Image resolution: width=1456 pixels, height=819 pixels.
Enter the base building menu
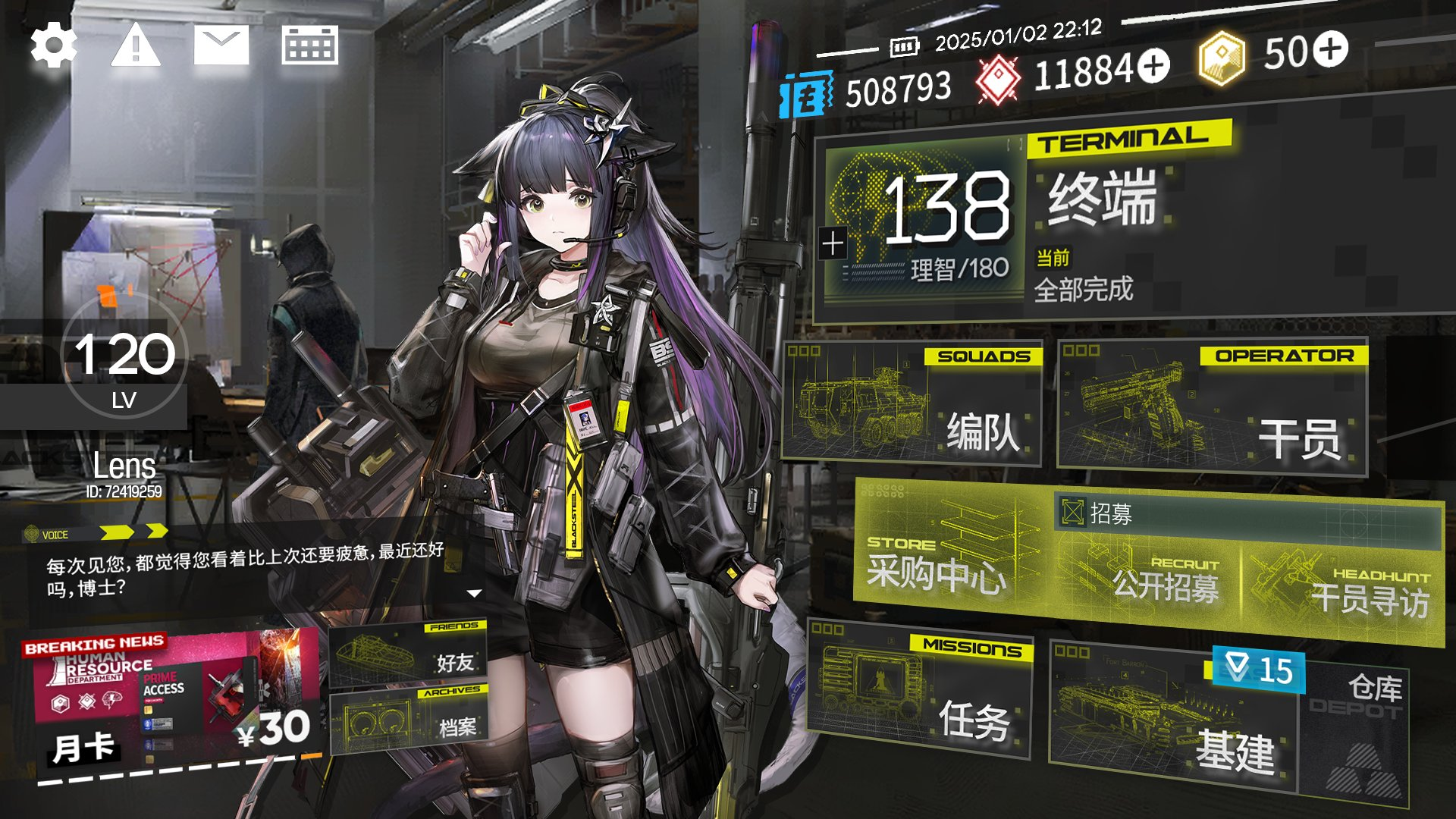(x=1175, y=720)
